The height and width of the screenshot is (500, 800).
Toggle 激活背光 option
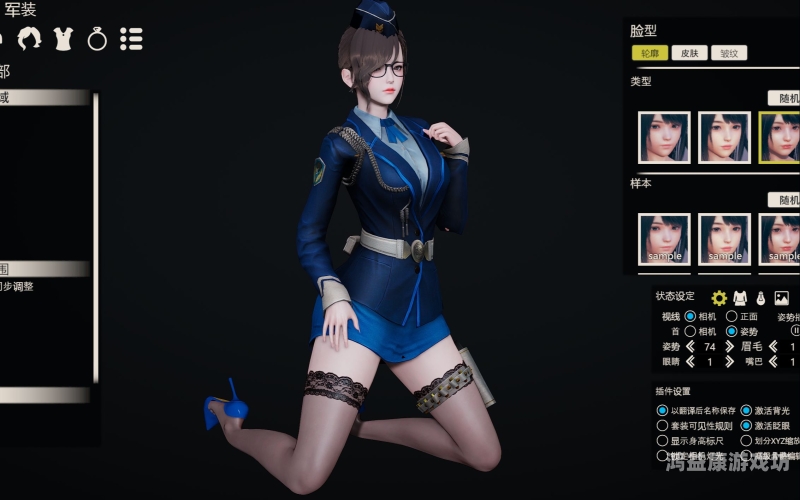pyautogui.click(x=746, y=410)
